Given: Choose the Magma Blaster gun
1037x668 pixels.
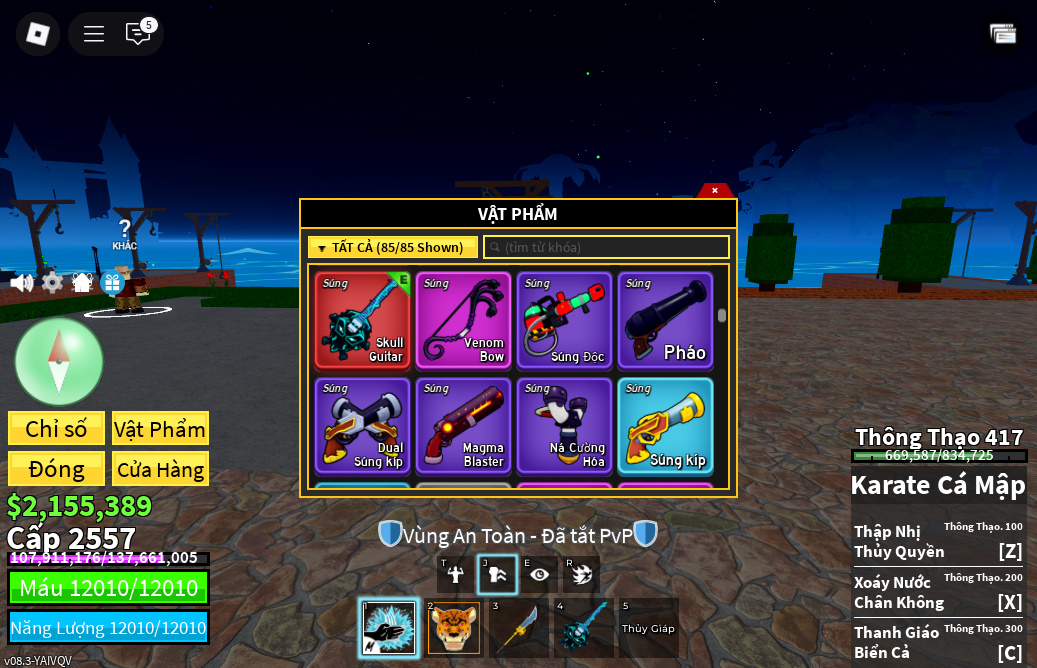Looking at the screenshot, I should [463, 425].
